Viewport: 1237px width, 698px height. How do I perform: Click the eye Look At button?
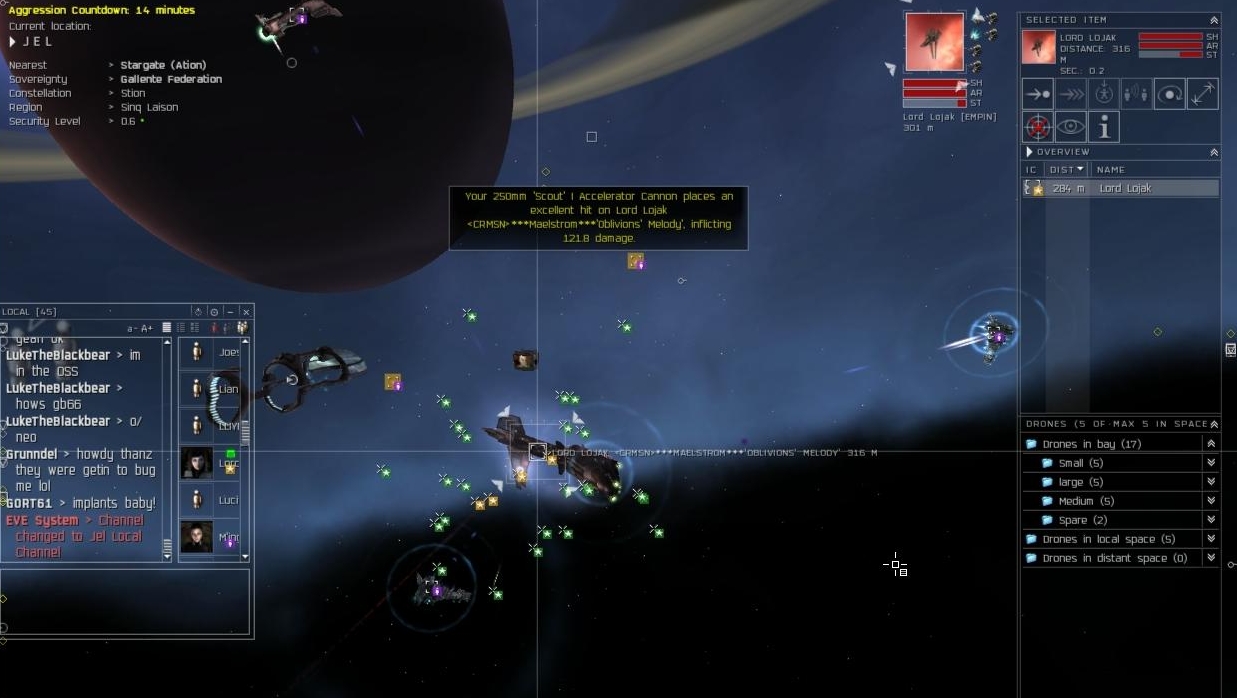[x=1070, y=127]
